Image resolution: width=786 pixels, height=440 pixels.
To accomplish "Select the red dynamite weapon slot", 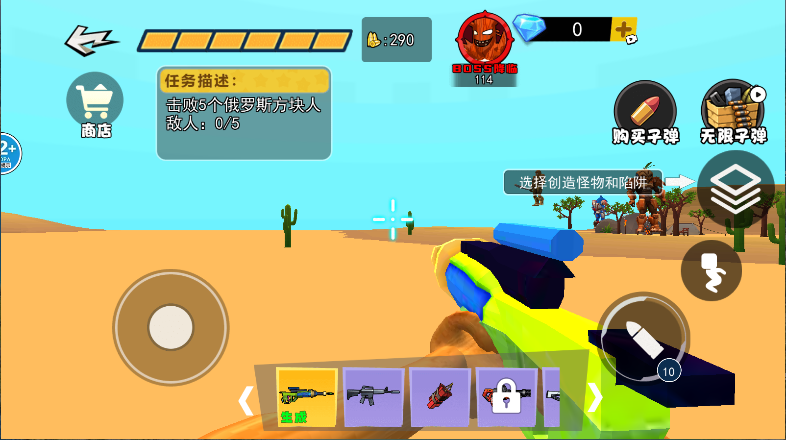I will coord(439,397).
